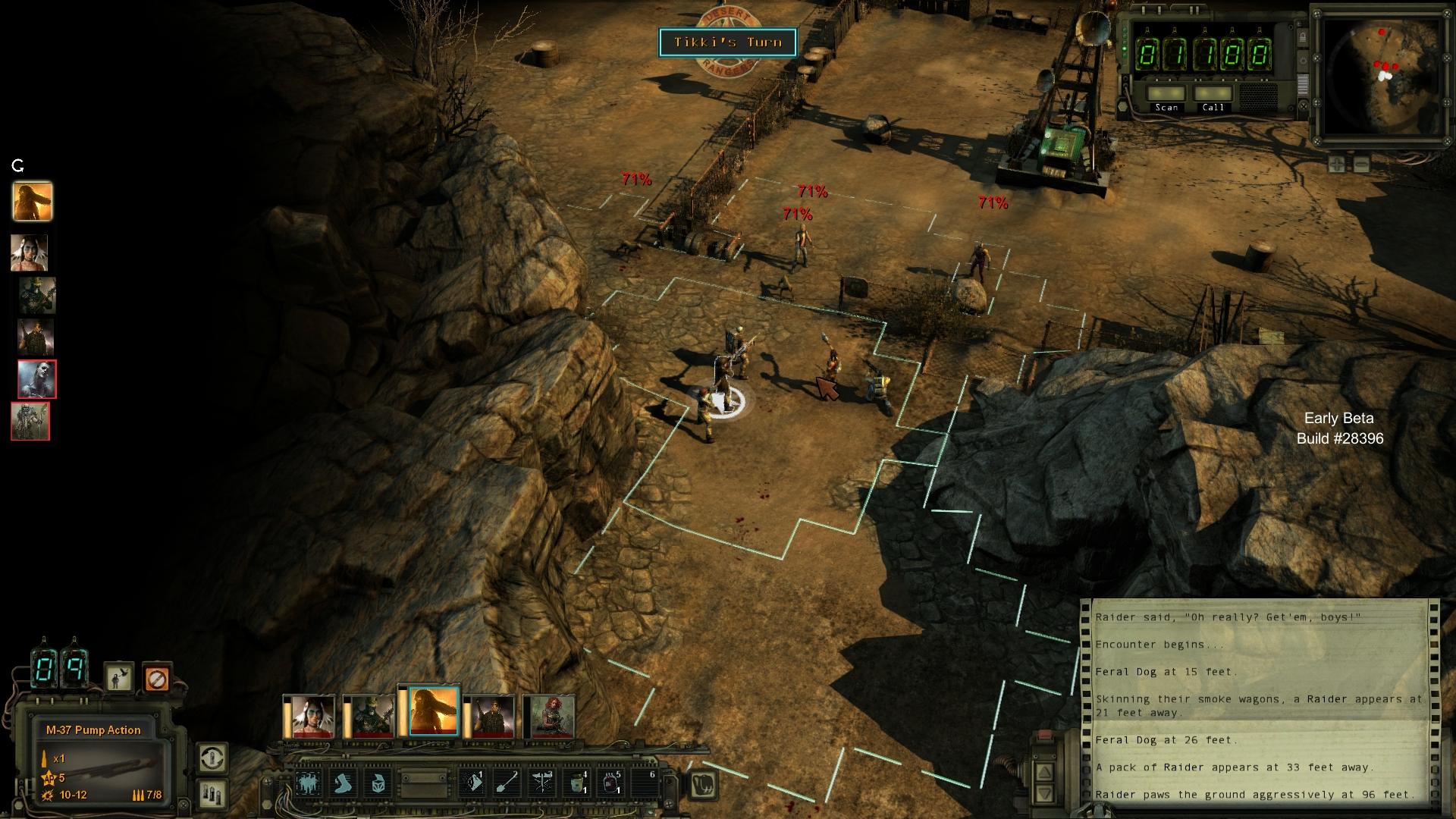The image size is (1456, 819).
Task: Zoom out the minimap with minus button
Action: tap(1361, 164)
